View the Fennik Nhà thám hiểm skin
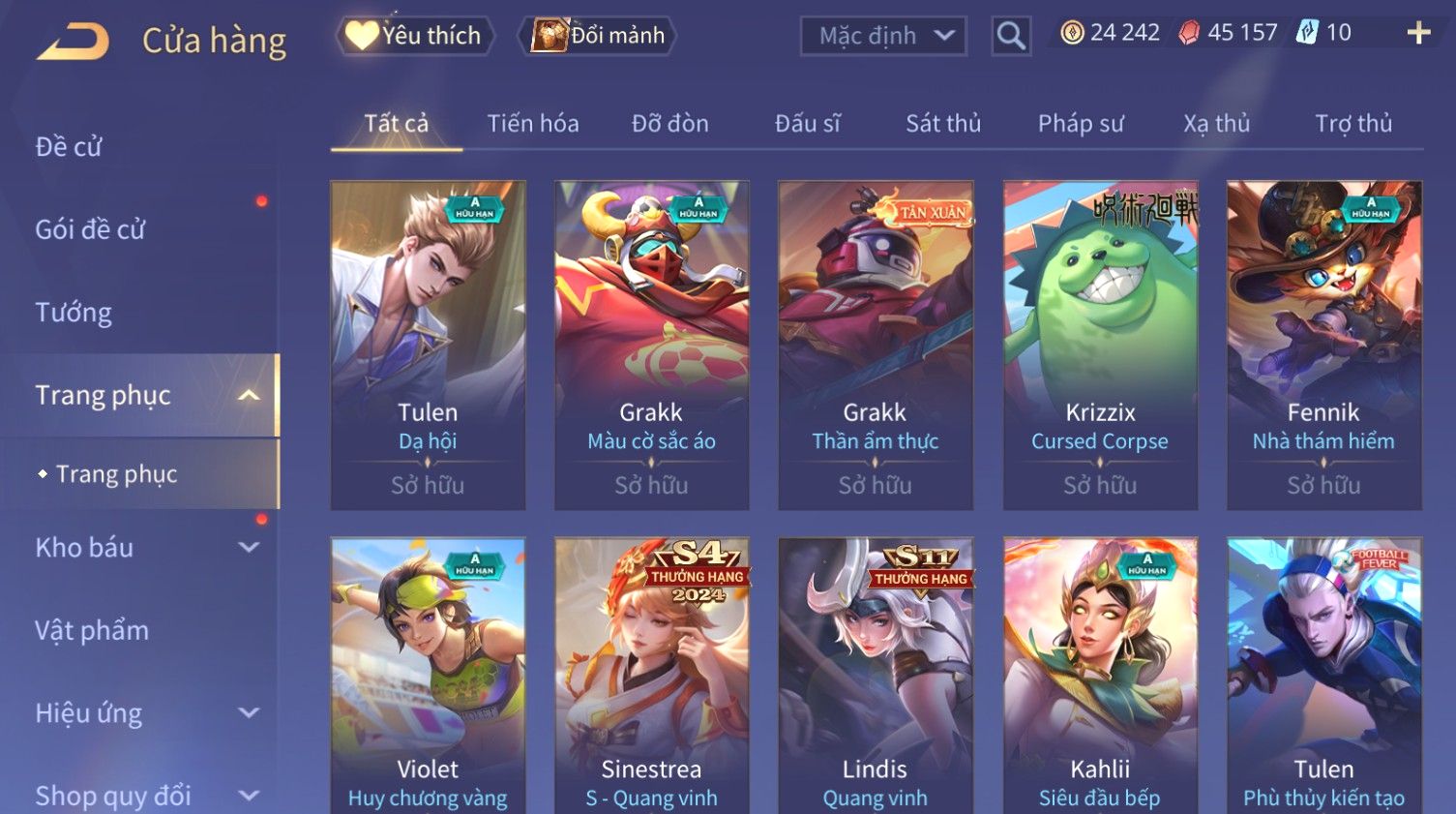Viewport: 1456px width, 814px height. pos(1323,345)
